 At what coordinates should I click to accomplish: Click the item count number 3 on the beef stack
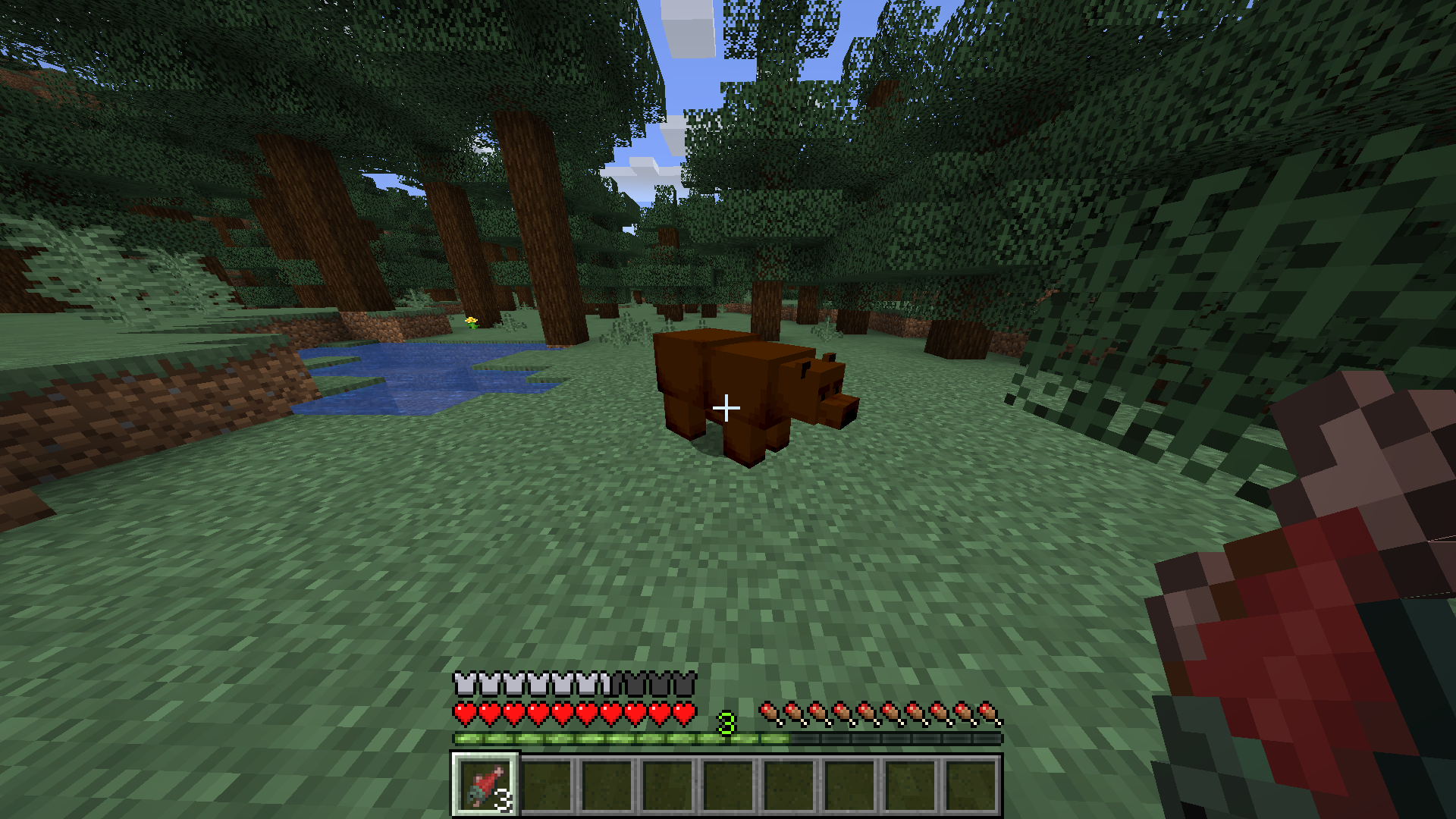coord(504,800)
